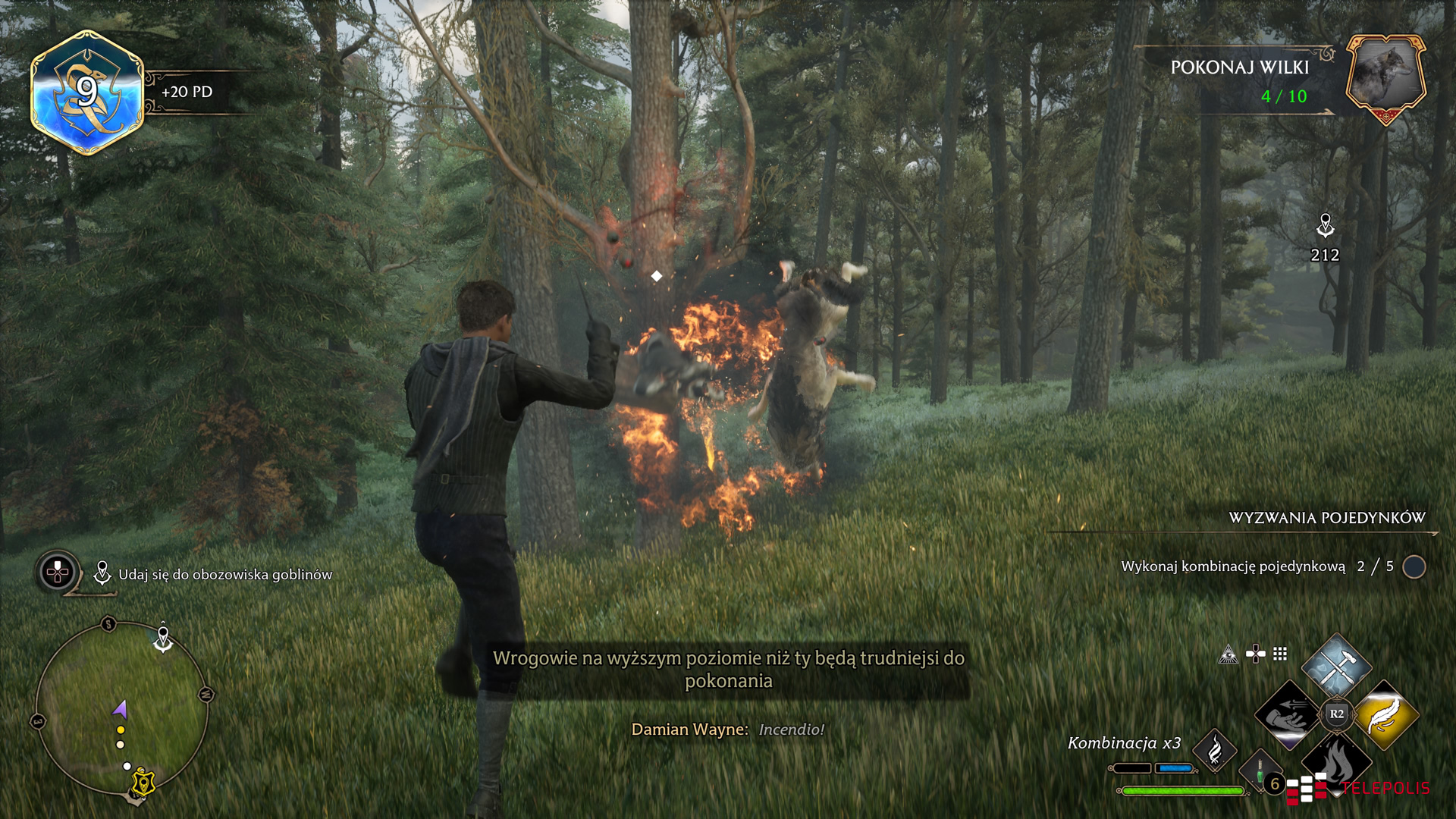Open the Wyzwania Pojedynków duel challenge entry

[1327, 518]
